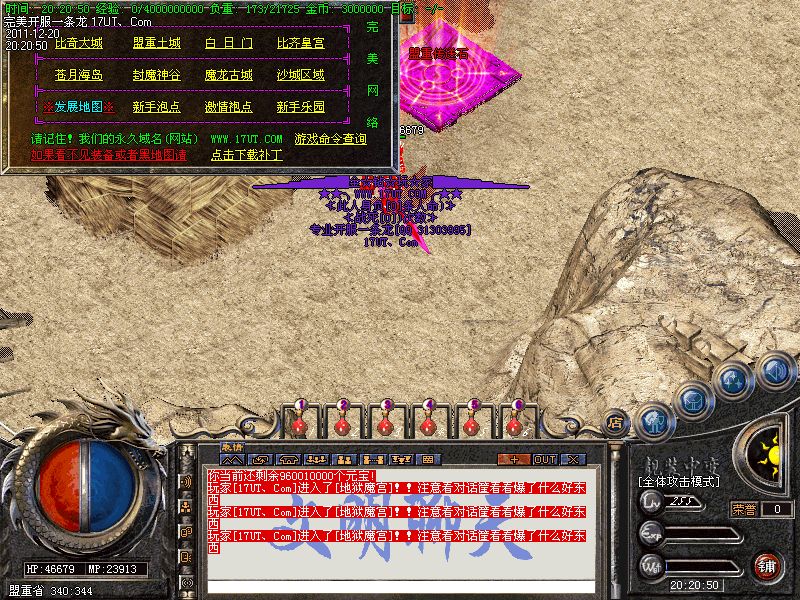Travel to 魔龙古城
The image size is (800, 600).
coord(229,75)
